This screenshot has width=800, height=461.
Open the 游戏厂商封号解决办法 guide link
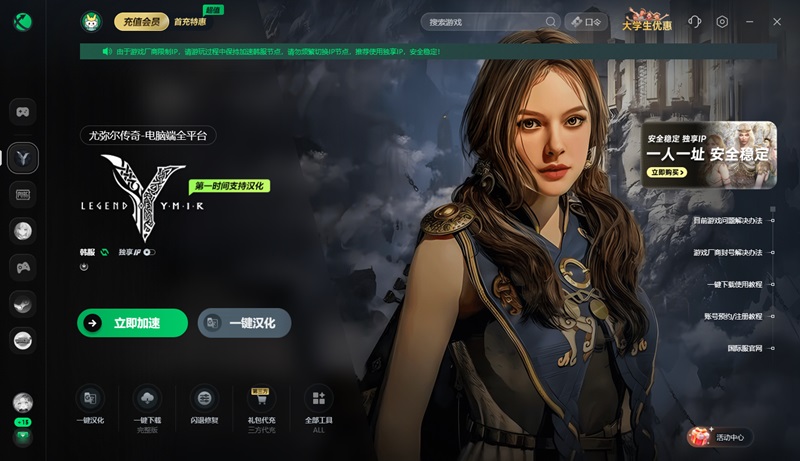[x=728, y=253]
